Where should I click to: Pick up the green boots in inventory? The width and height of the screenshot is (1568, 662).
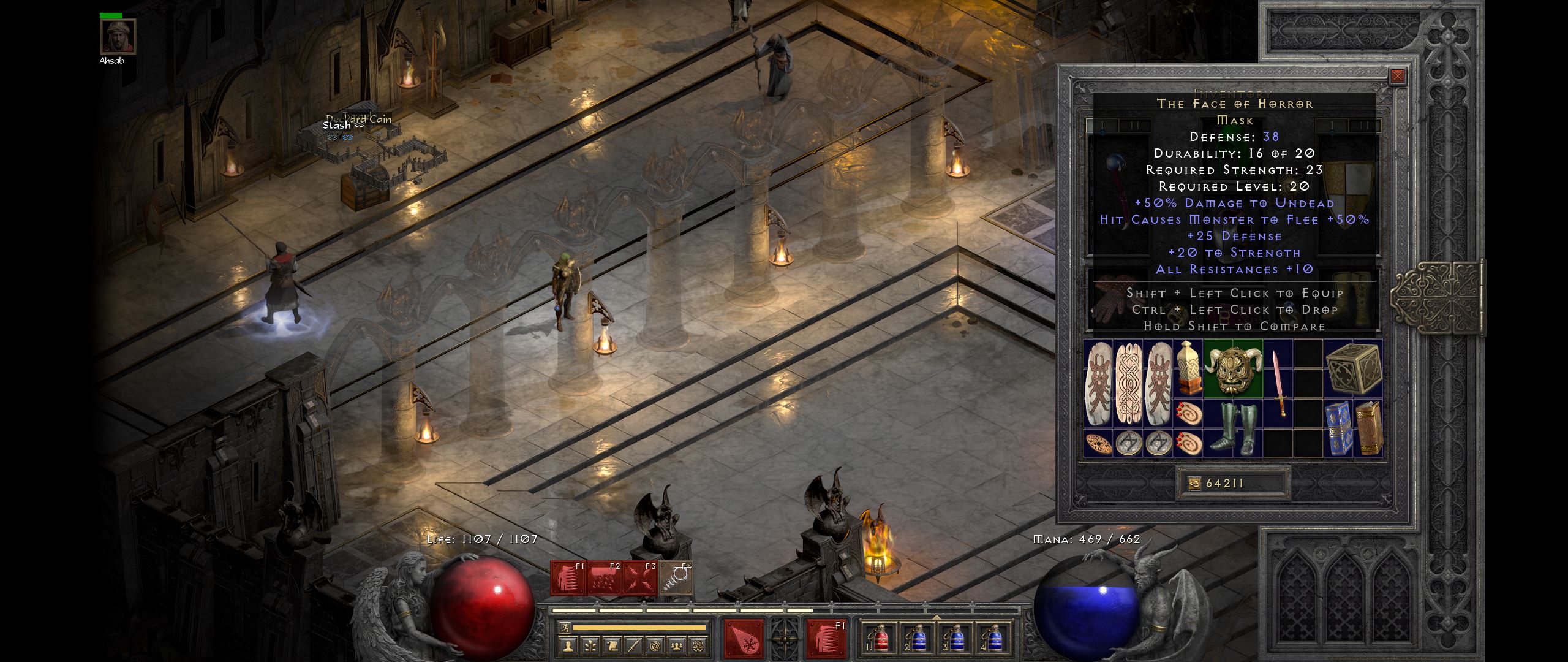coord(1233,428)
